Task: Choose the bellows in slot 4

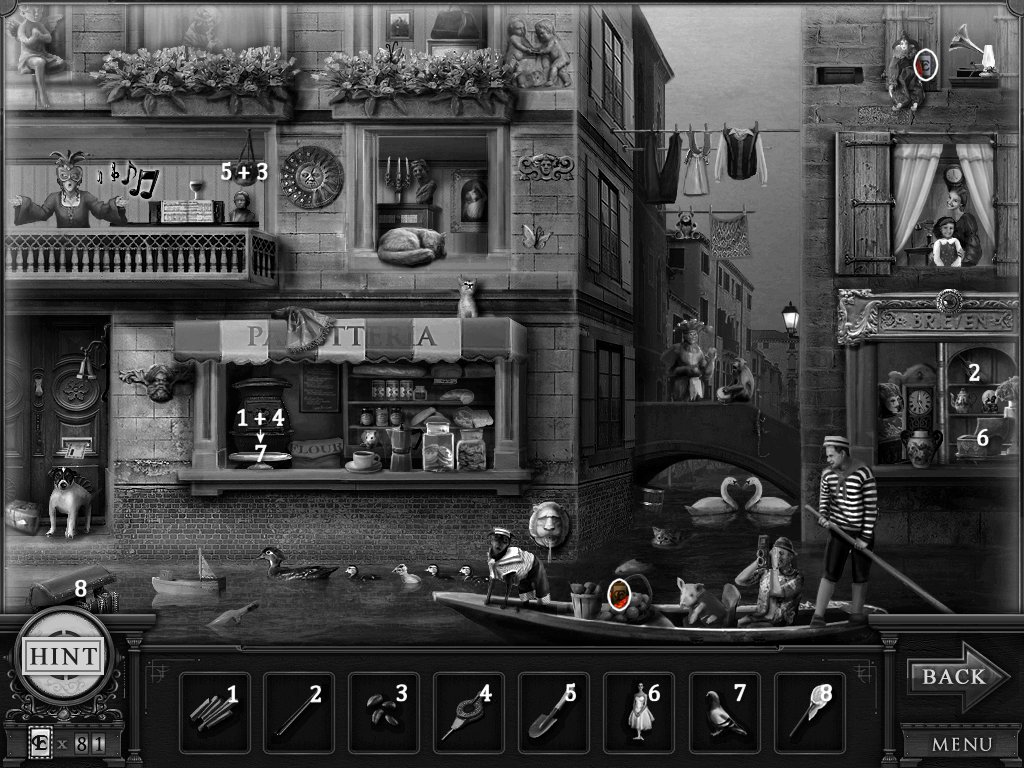Action: coord(467,713)
